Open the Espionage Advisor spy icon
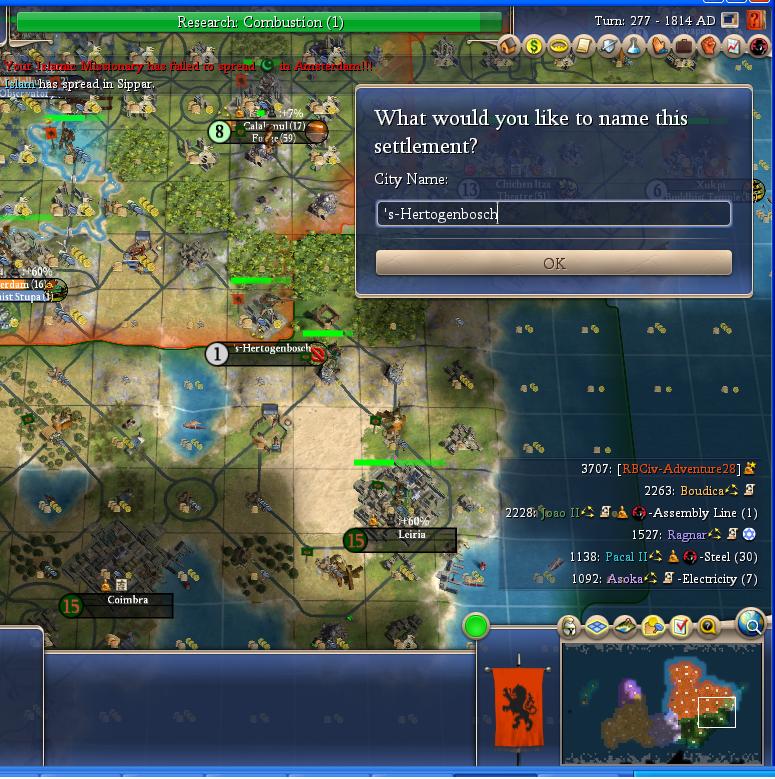Screen dimensions: 775x779 [759, 46]
